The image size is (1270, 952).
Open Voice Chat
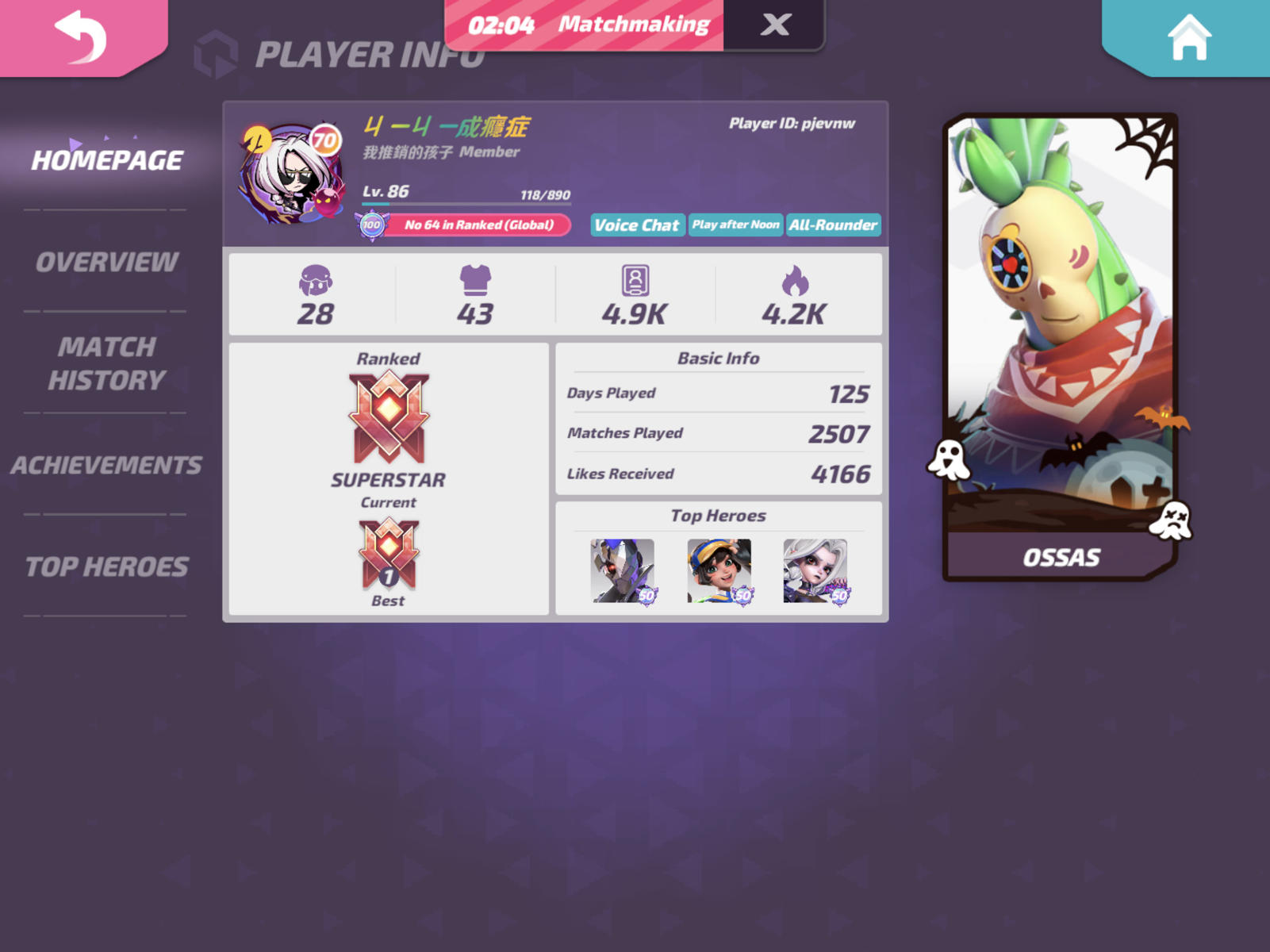pyautogui.click(x=637, y=225)
